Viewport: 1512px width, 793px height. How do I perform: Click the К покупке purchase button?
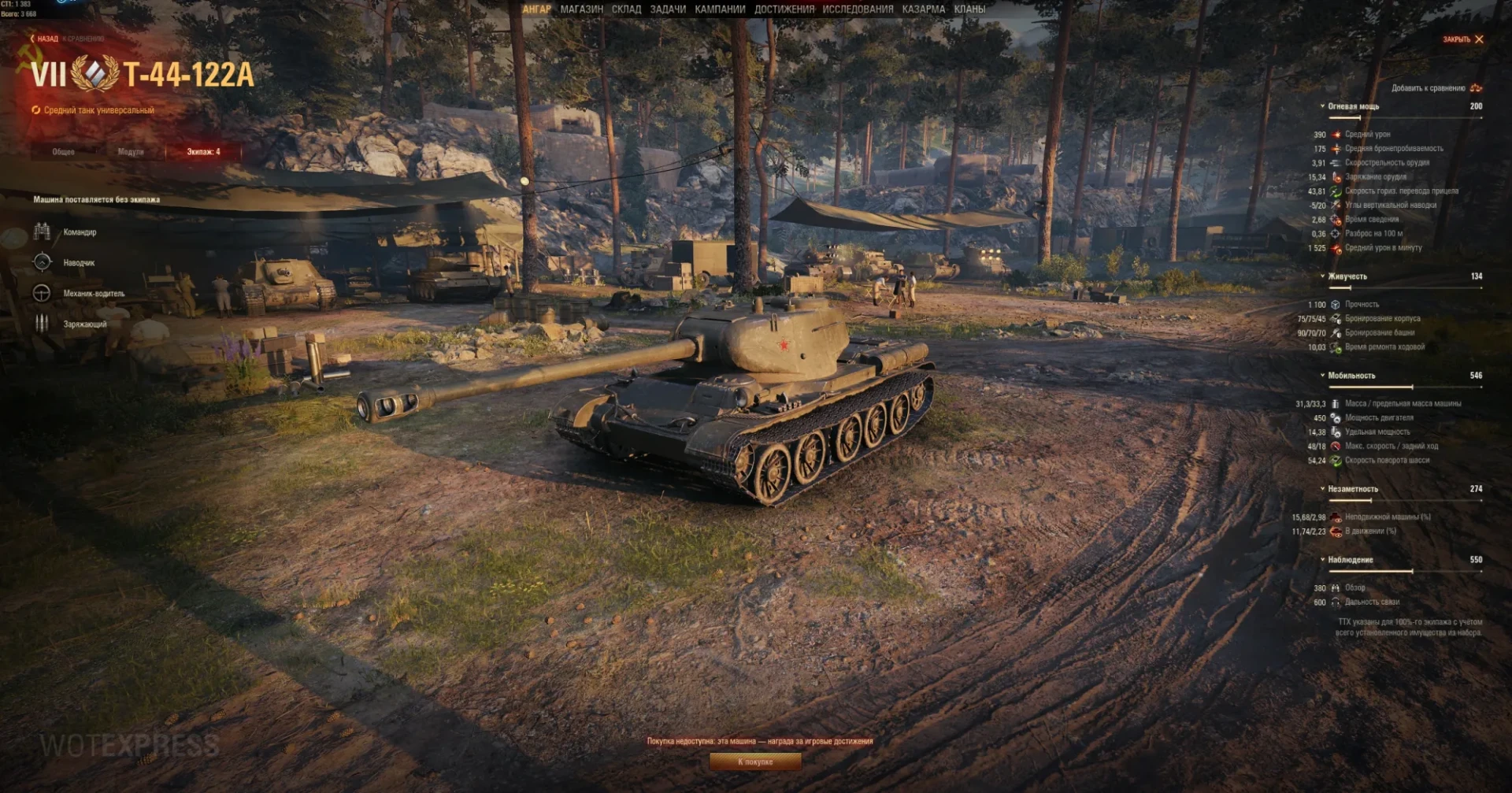(755, 762)
